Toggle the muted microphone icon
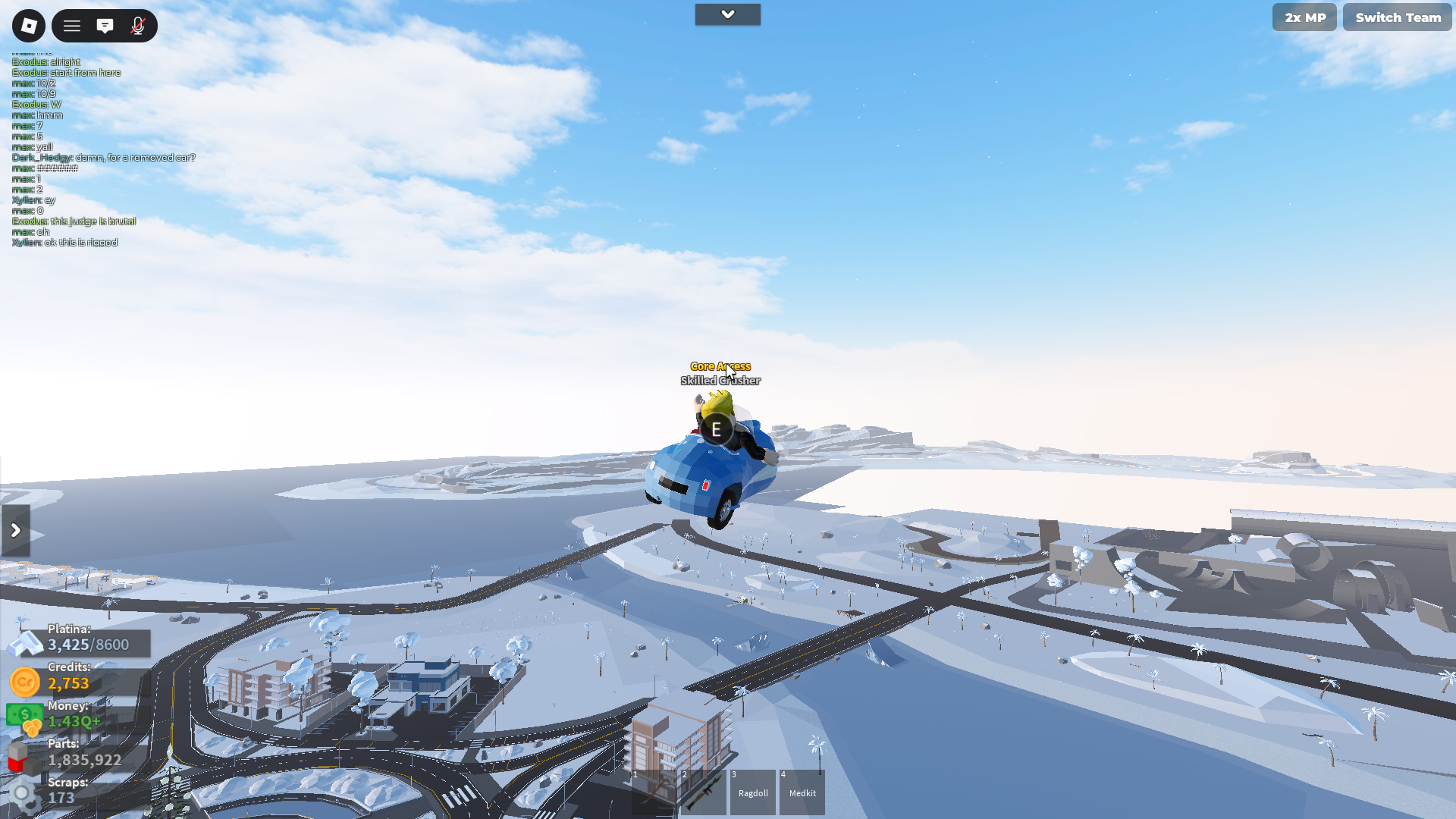Screen dimensions: 1456x819 coord(137,26)
